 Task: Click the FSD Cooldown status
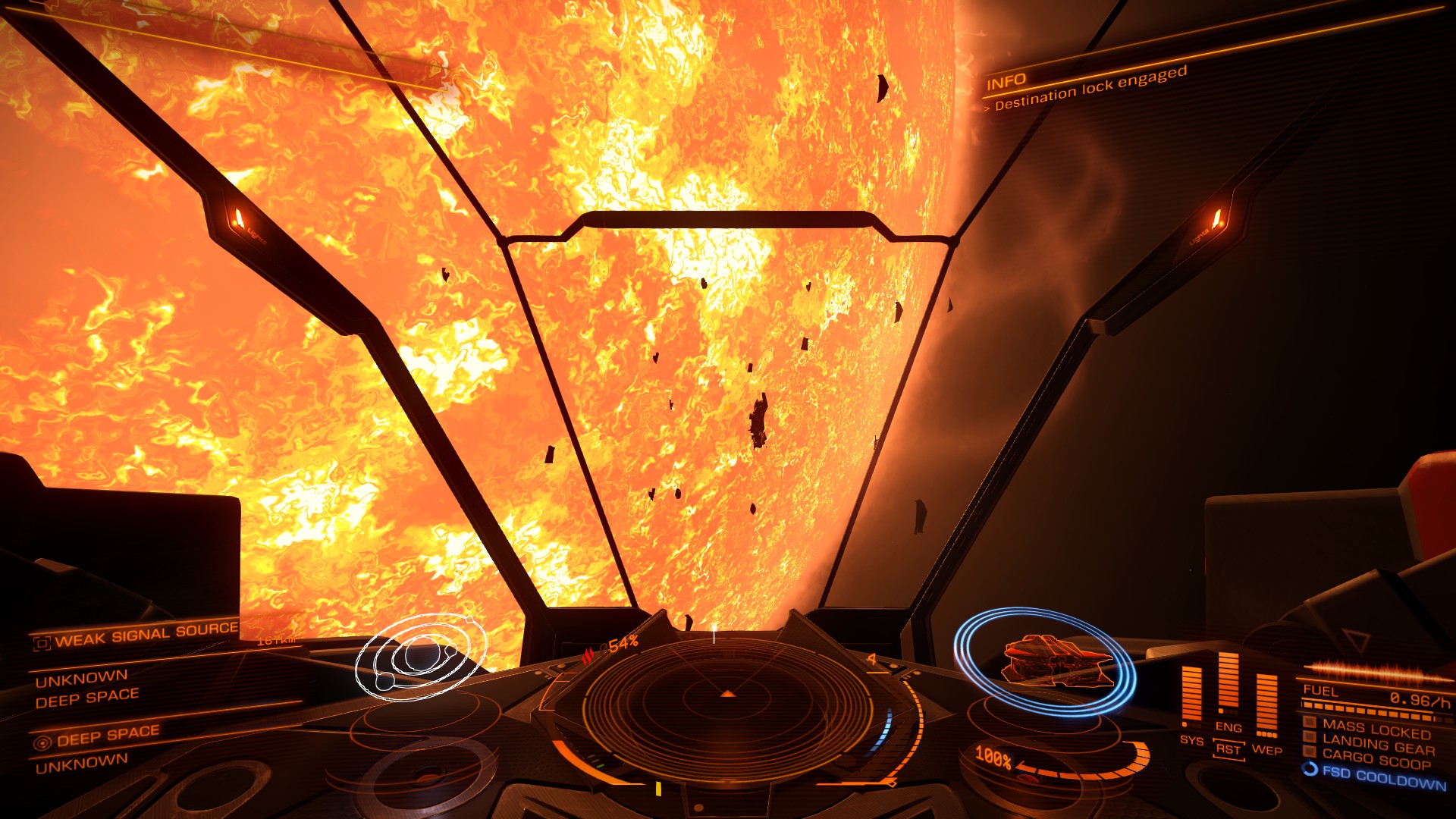1383,777
